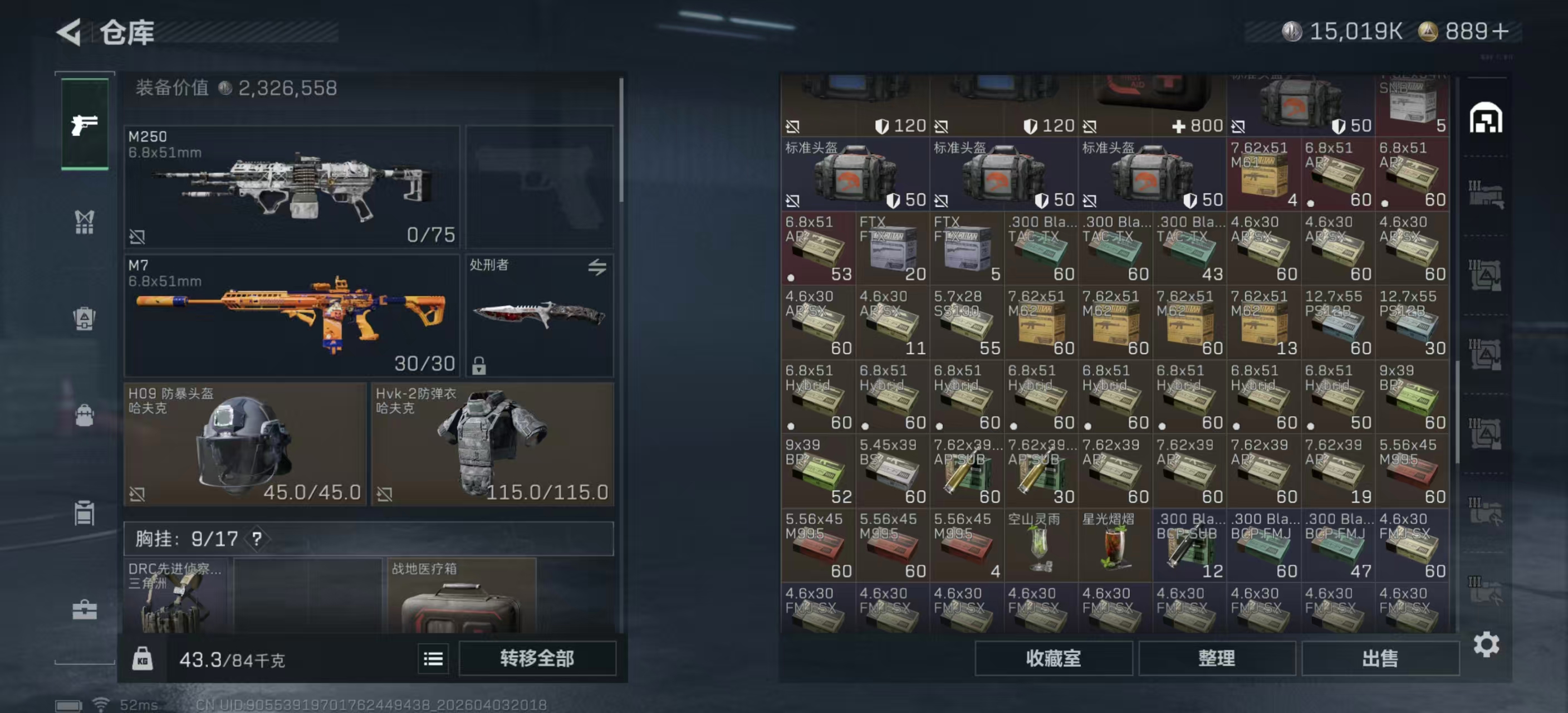Image resolution: width=1568 pixels, height=713 pixels.
Task: Select the 战地医疗箱 medical kit
Action: (x=462, y=597)
